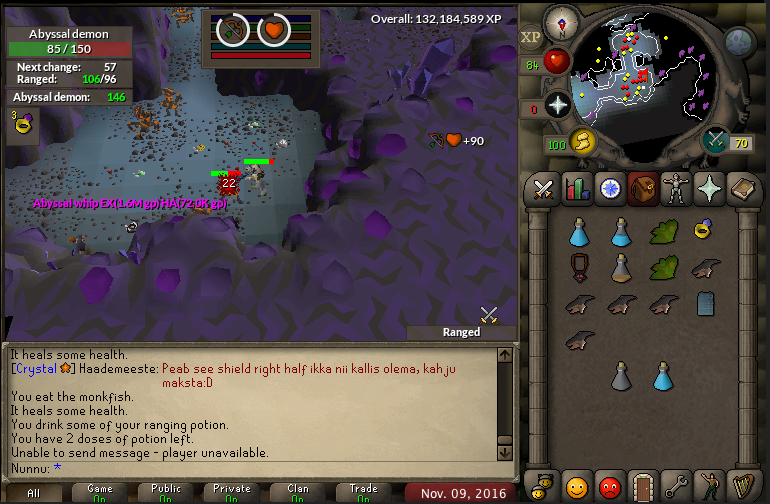
Task: Toggle the XP drops button
Action: point(531,37)
